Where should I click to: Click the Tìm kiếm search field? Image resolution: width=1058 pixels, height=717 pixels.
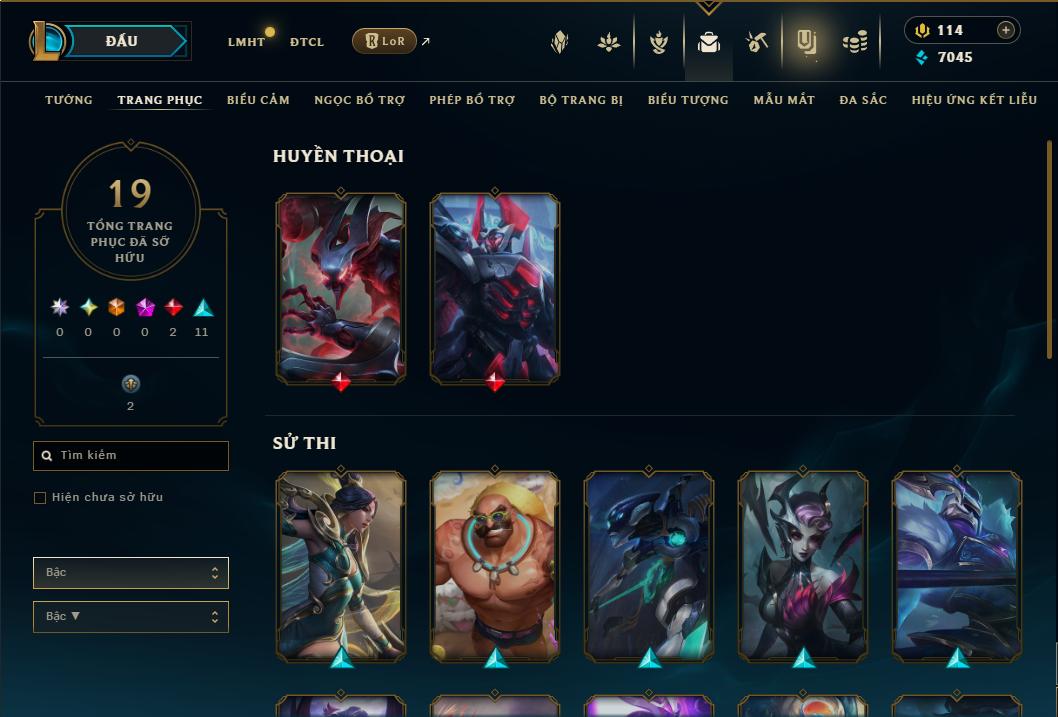131,456
